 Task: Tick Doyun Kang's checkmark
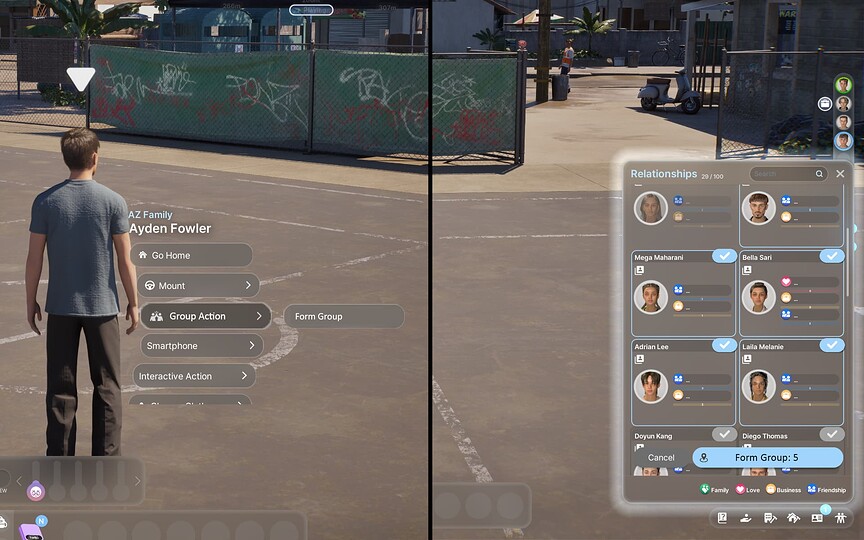724,434
